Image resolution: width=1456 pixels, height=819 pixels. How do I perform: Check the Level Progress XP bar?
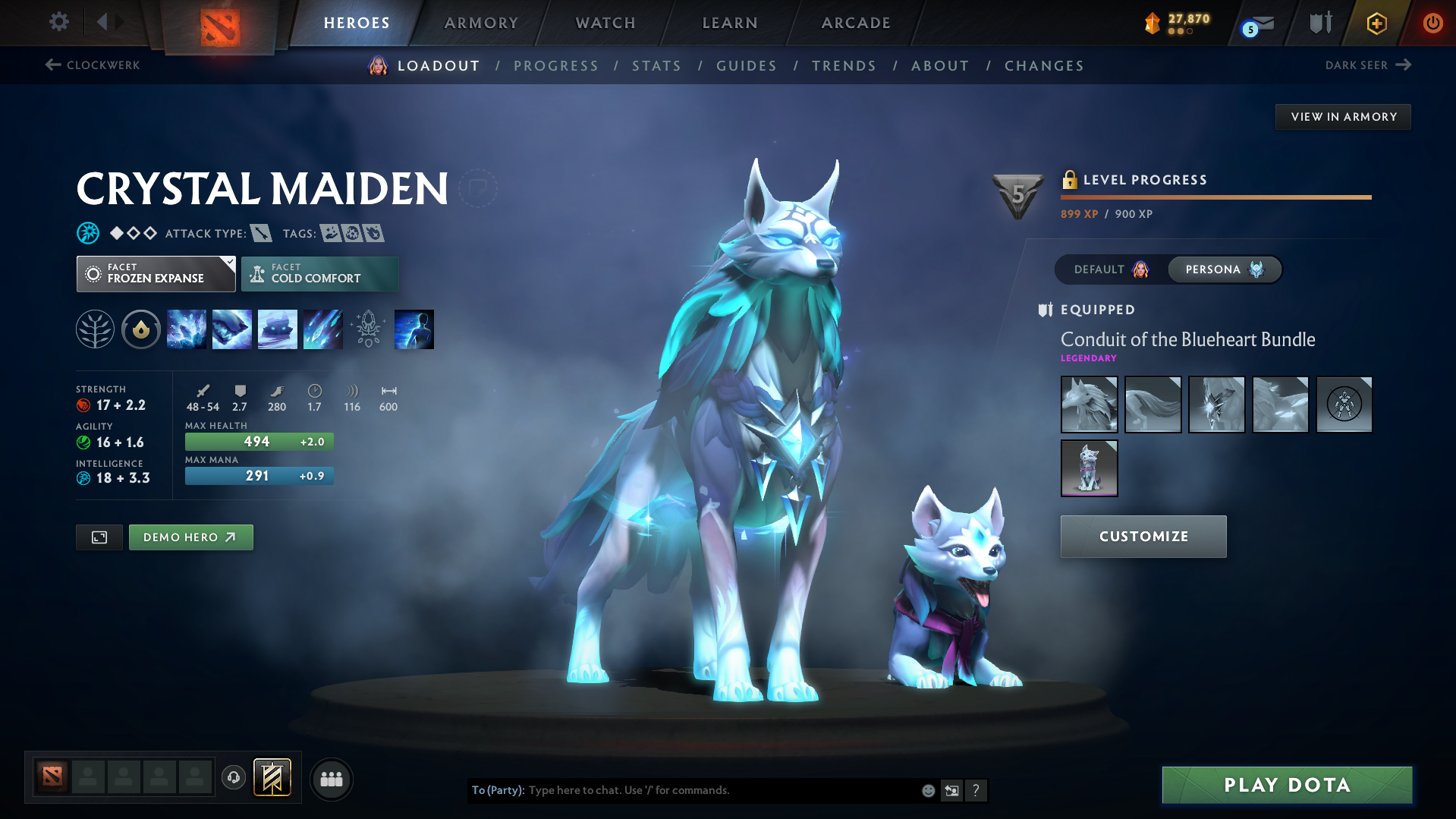point(1215,197)
